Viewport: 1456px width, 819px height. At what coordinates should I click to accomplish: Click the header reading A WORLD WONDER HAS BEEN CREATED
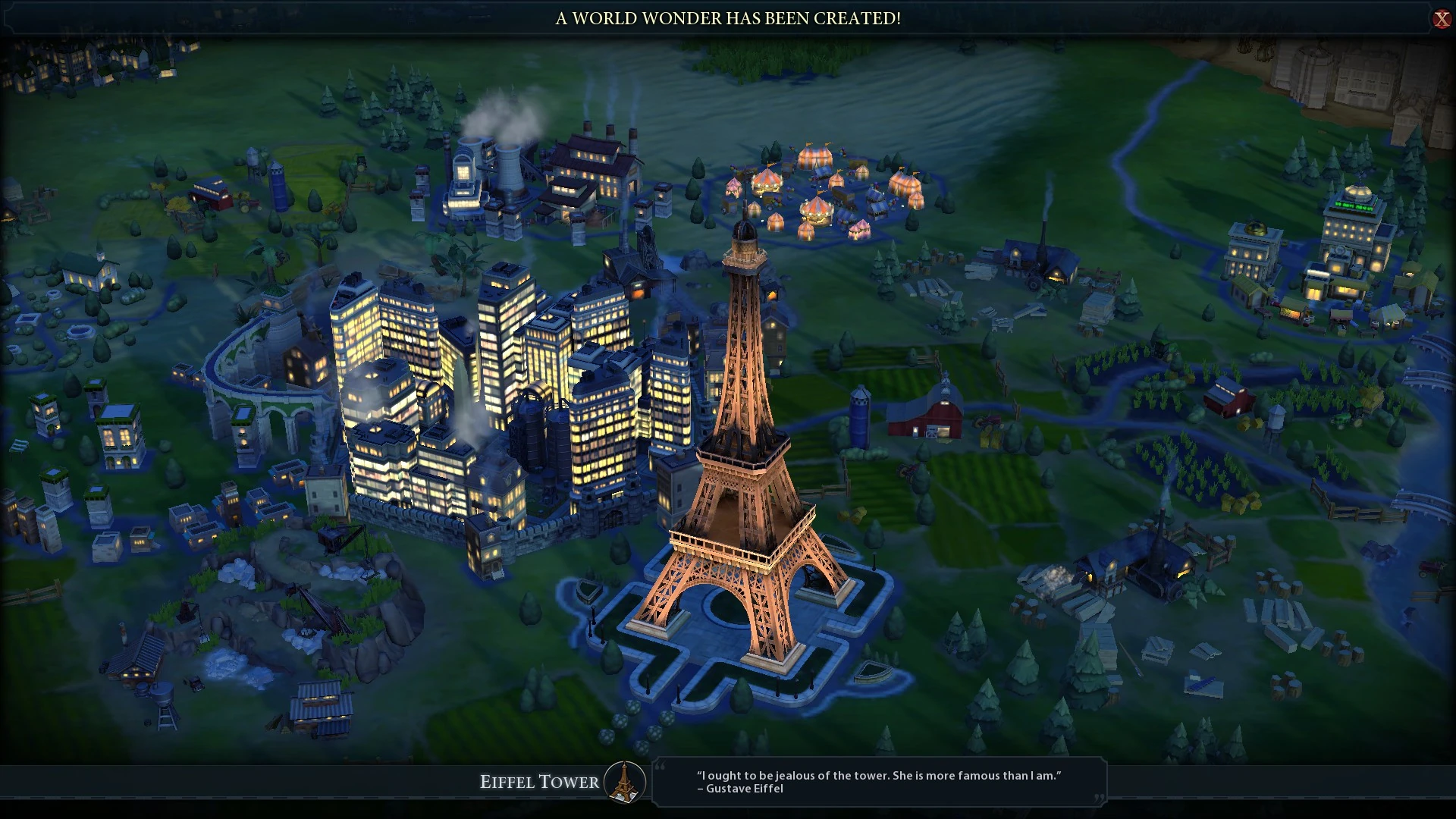(728, 20)
